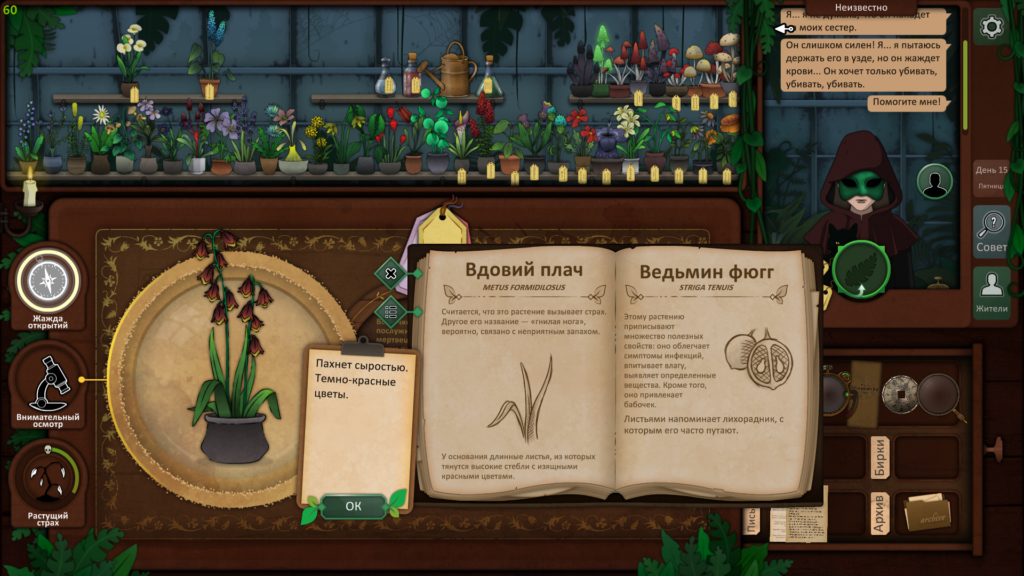Screen dimensions: 1024x576
Task: Click the Помогите мне! dialogue bubble
Action: click(x=905, y=102)
